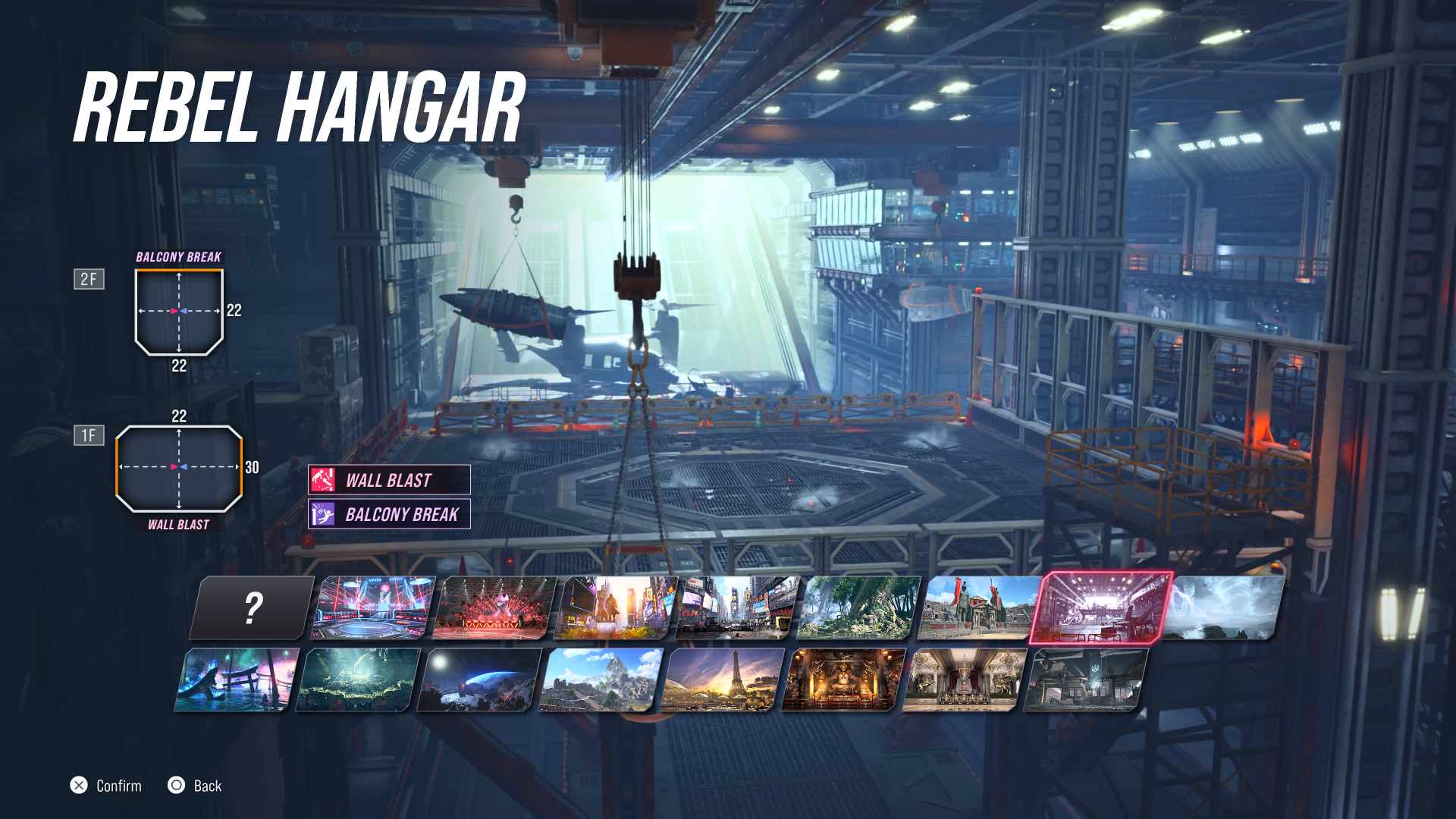Select the golden statue temple stage
The width and height of the screenshot is (1456, 819).
[x=843, y=680]
